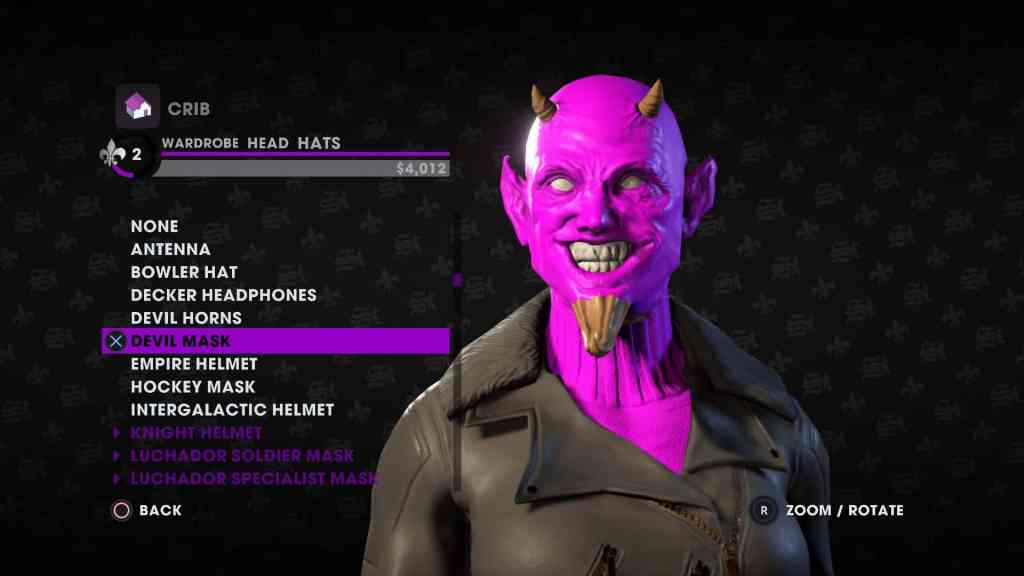This screenshot has height=576, width=1024.
Task: Expand the Knight Helmet option
Action: tap(196, 433)
